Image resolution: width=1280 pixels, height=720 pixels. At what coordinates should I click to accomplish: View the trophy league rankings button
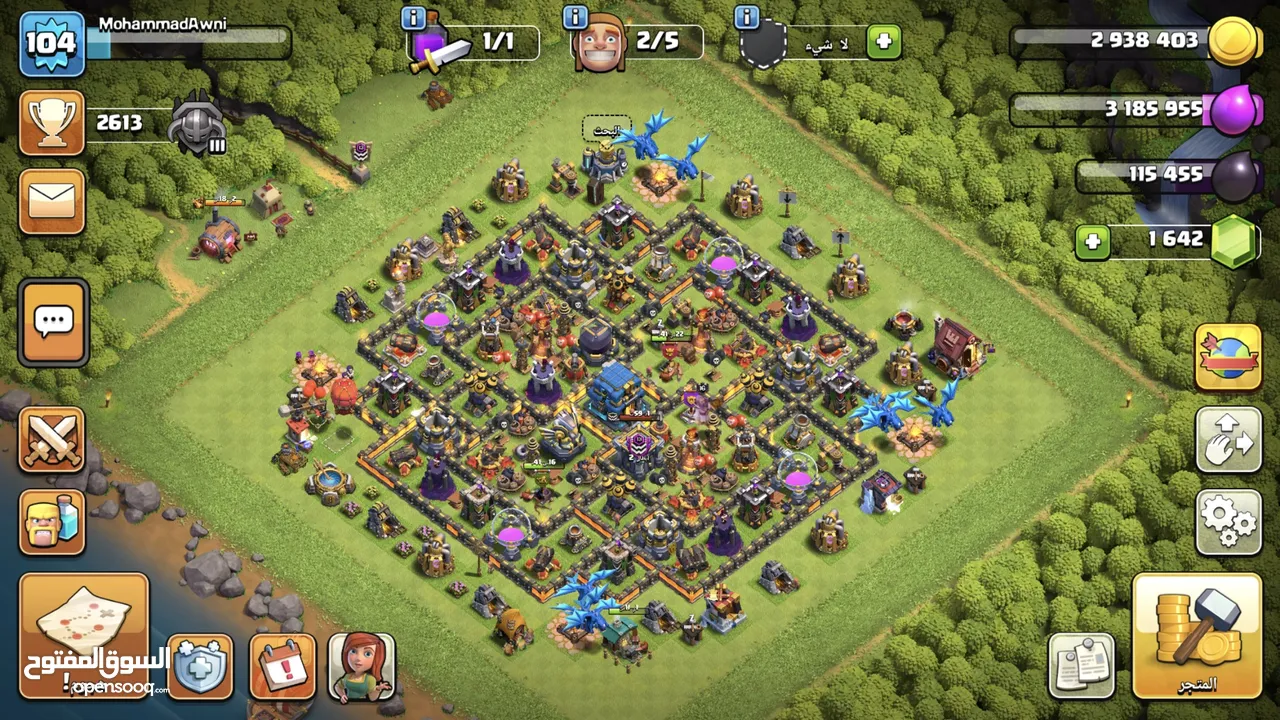tap(52, 123)
